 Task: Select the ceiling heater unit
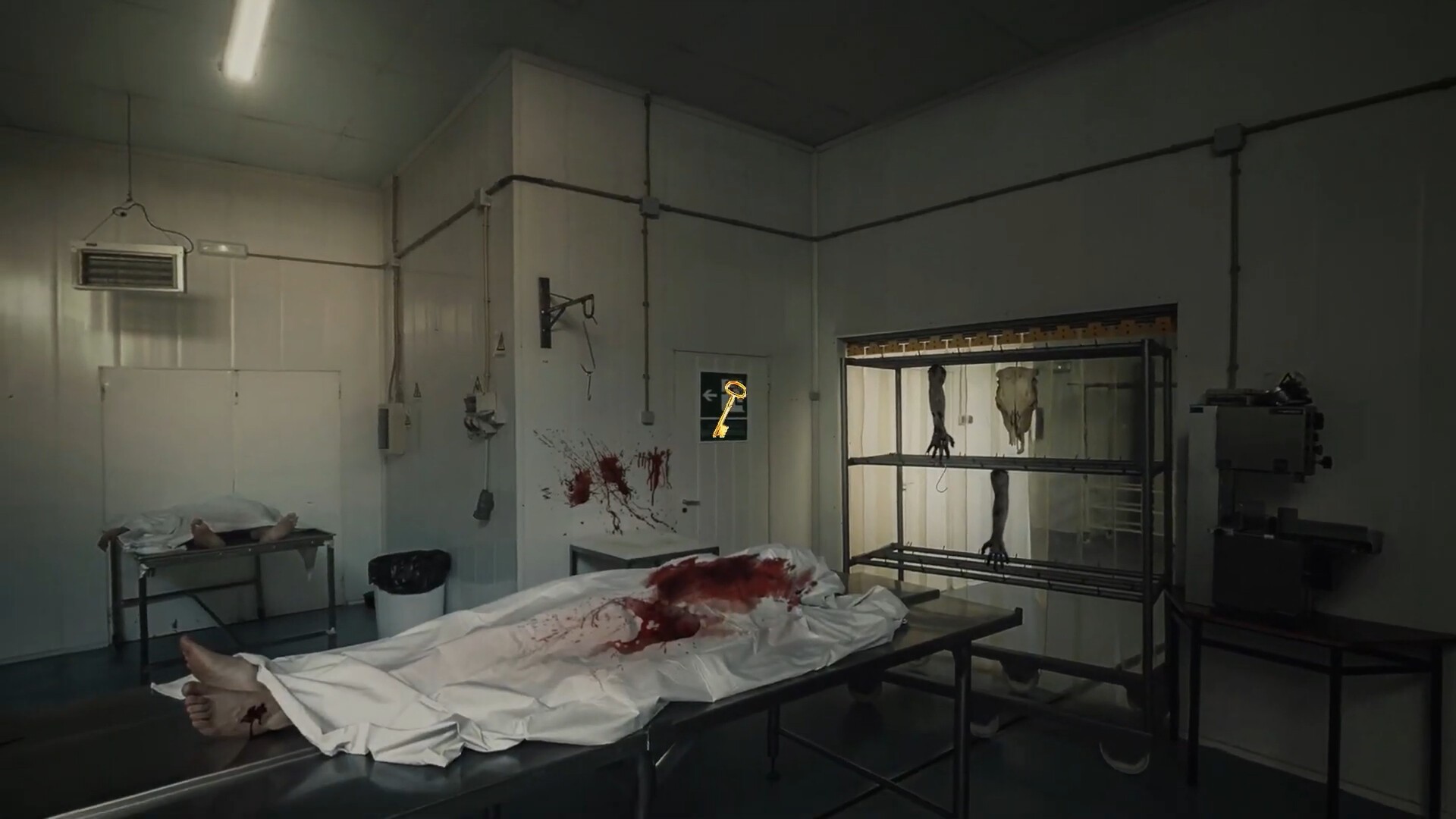pyautogui.click(x=129, y=265)
